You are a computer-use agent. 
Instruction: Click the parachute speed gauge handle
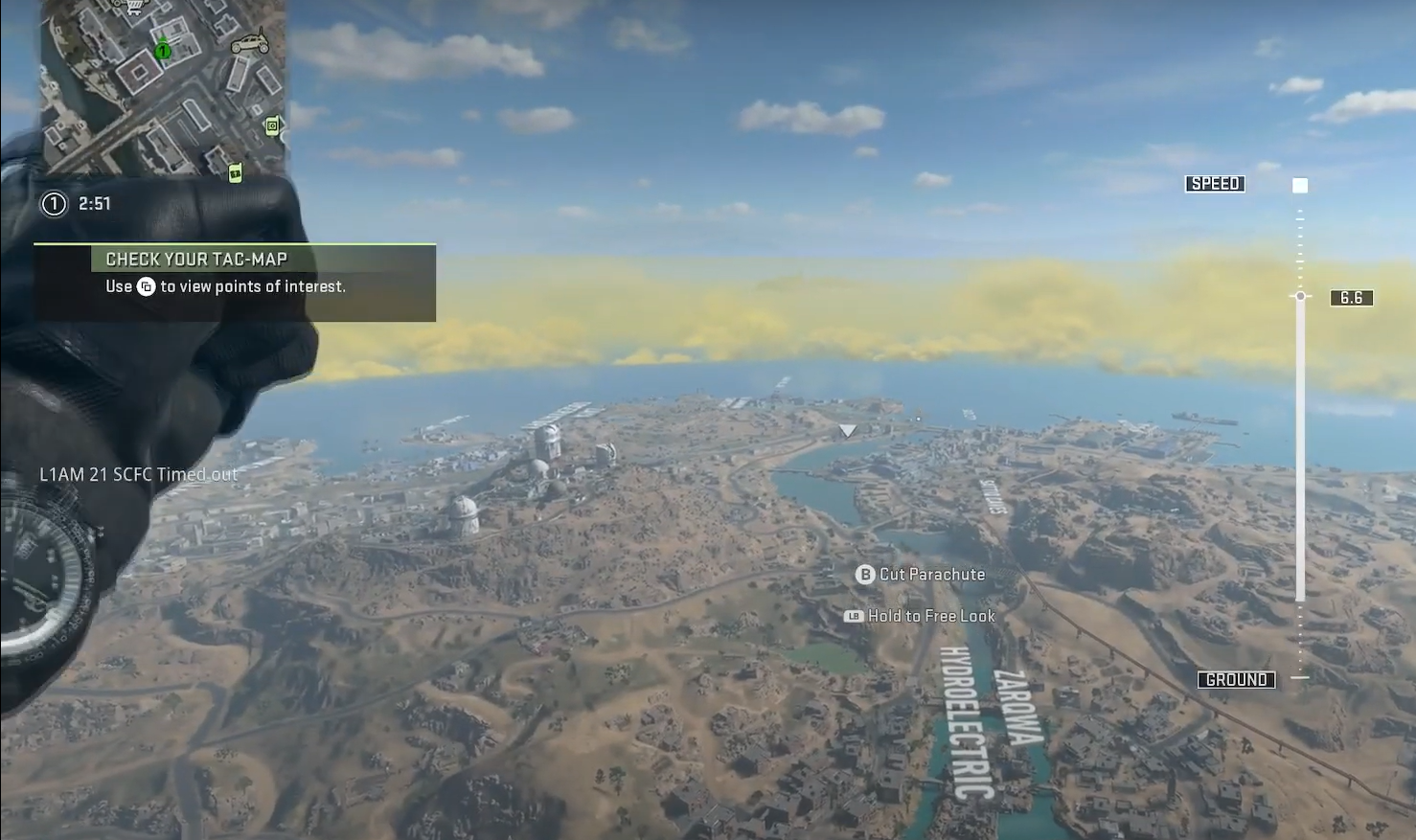(1300, 297)
